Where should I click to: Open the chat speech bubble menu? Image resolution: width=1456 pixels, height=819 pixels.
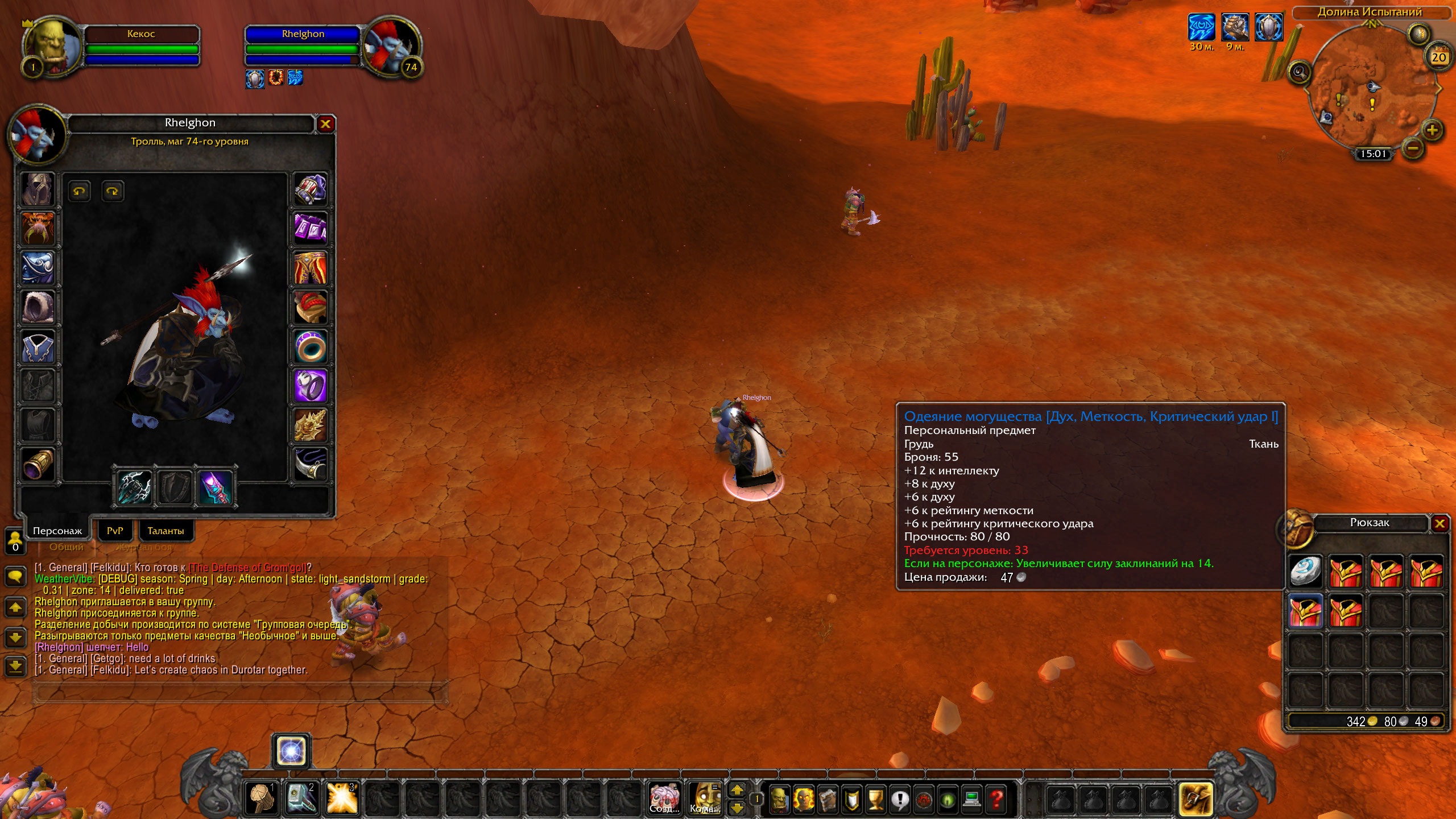tap(15, 576)
